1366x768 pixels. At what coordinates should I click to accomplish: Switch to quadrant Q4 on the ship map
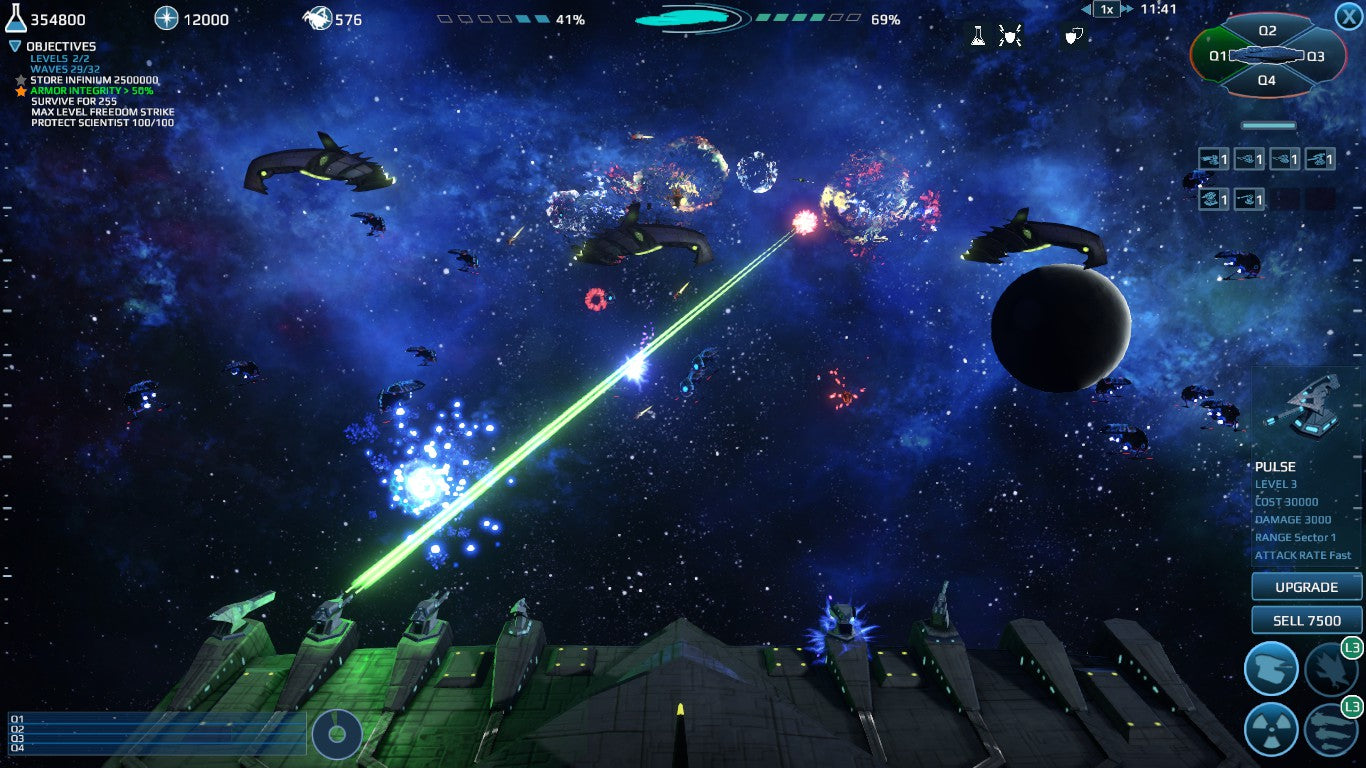(1267, 81)
